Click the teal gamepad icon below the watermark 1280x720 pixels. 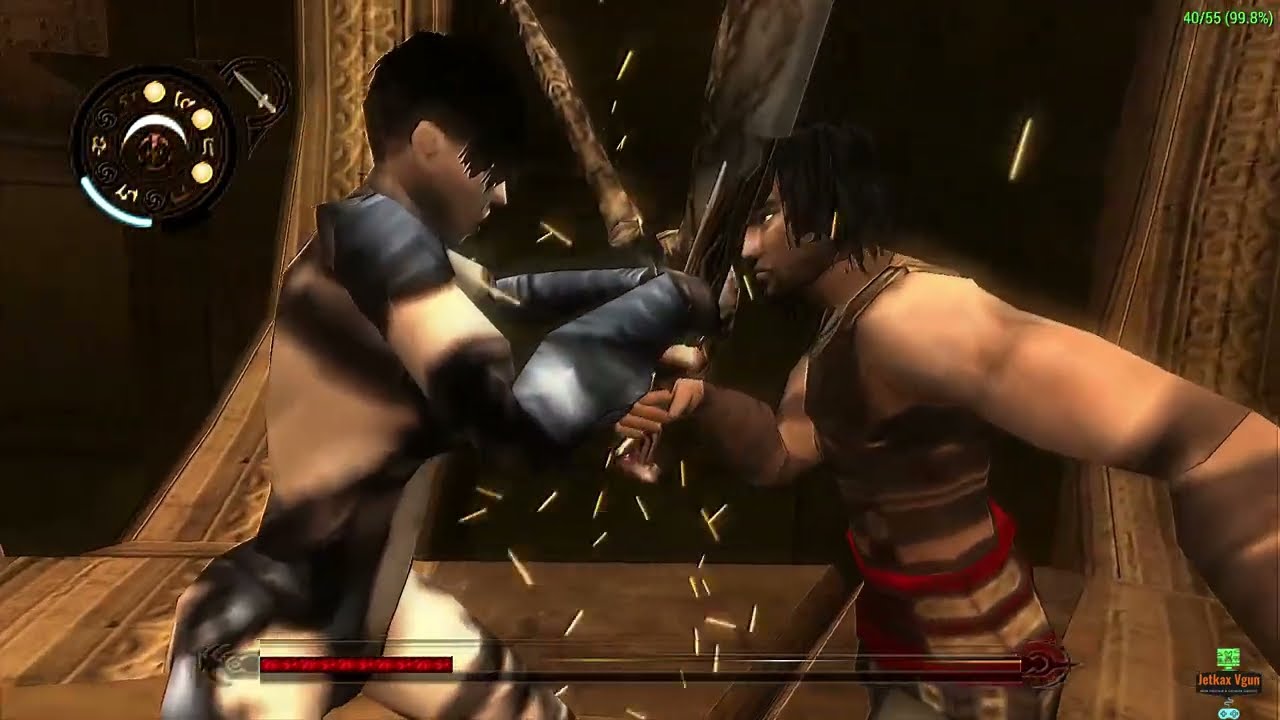click(x=1228, y=713)
